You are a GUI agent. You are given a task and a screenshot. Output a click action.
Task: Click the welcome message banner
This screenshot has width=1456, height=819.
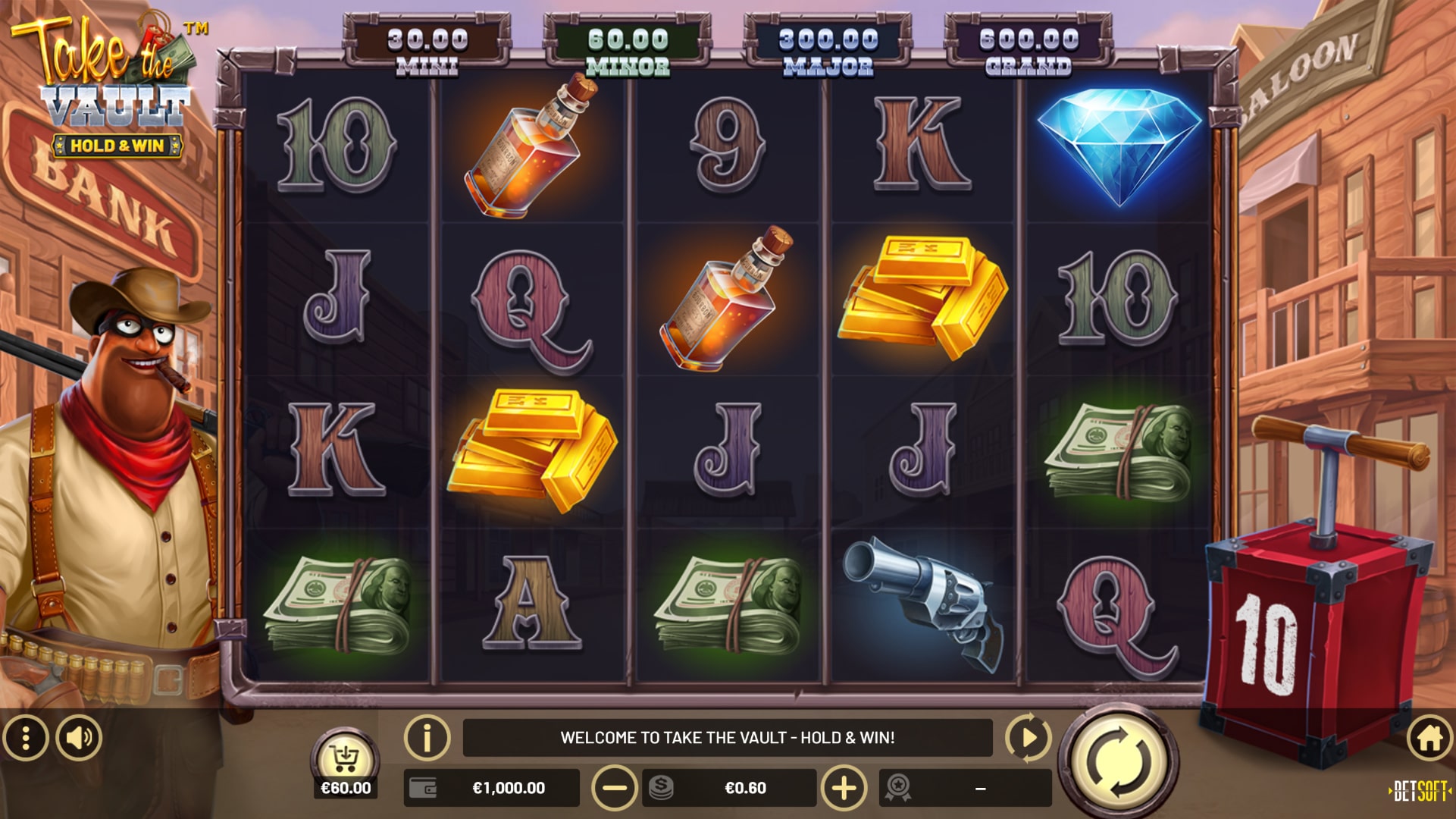coord(728,736)
